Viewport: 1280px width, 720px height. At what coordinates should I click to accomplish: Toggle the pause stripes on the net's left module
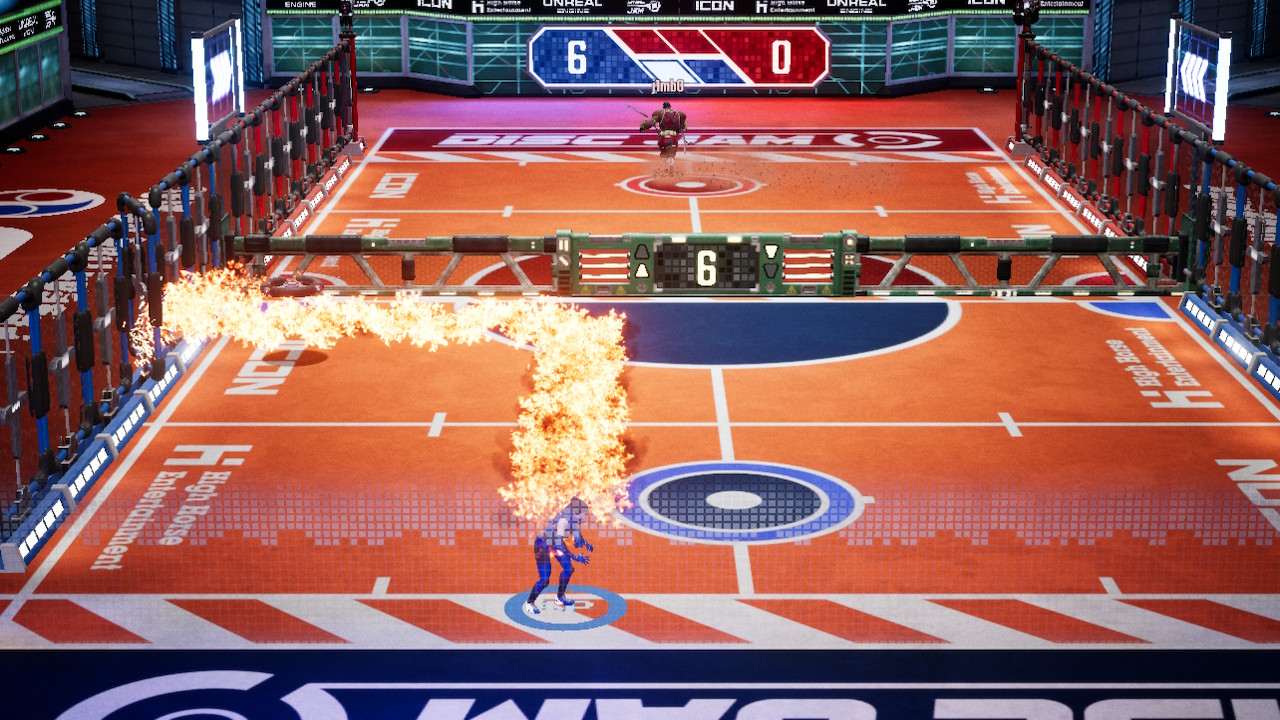[x=564, y=245]
